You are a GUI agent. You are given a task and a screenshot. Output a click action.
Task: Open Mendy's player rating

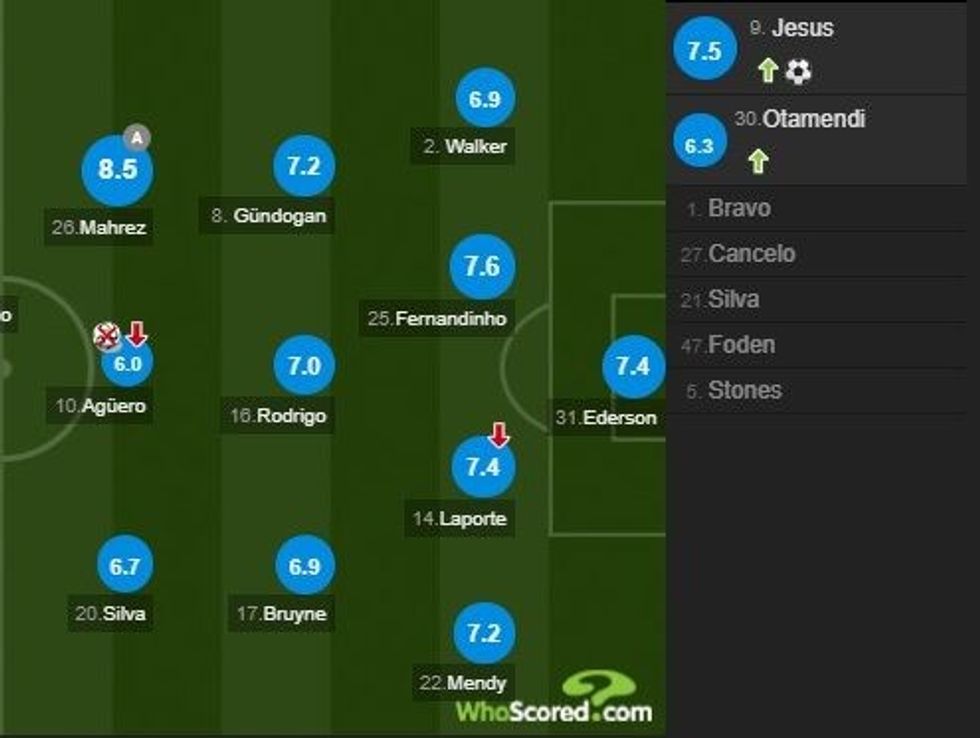(x=483, y=634)
